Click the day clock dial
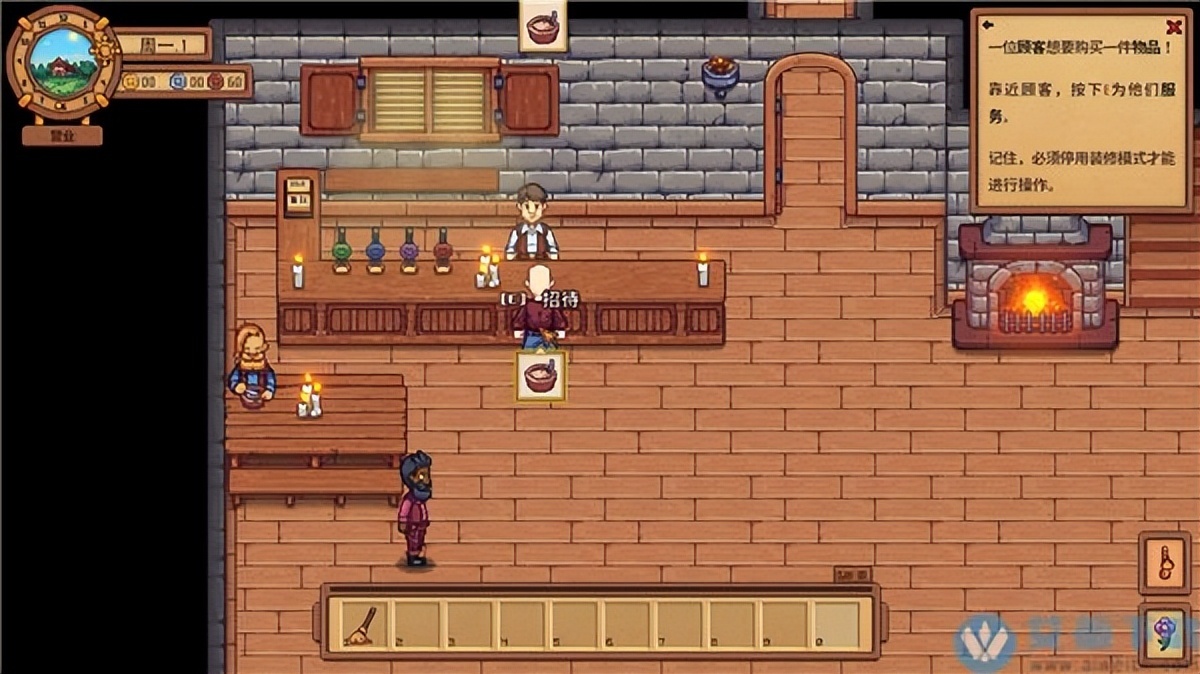1200x674 pixels. pyautogui.click(x=62, y=62)
